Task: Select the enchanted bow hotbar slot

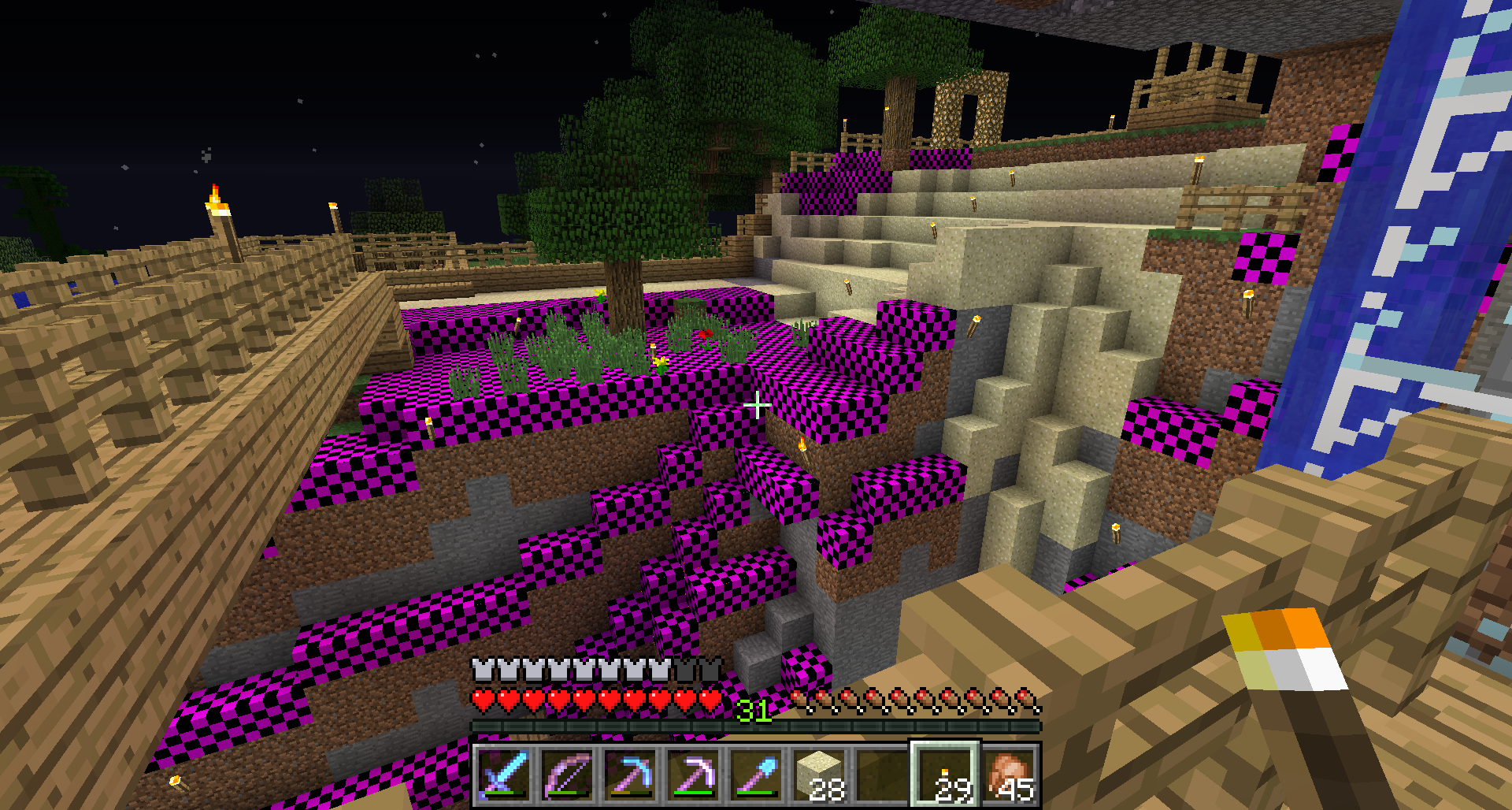Action: click(x=567, y=775)
